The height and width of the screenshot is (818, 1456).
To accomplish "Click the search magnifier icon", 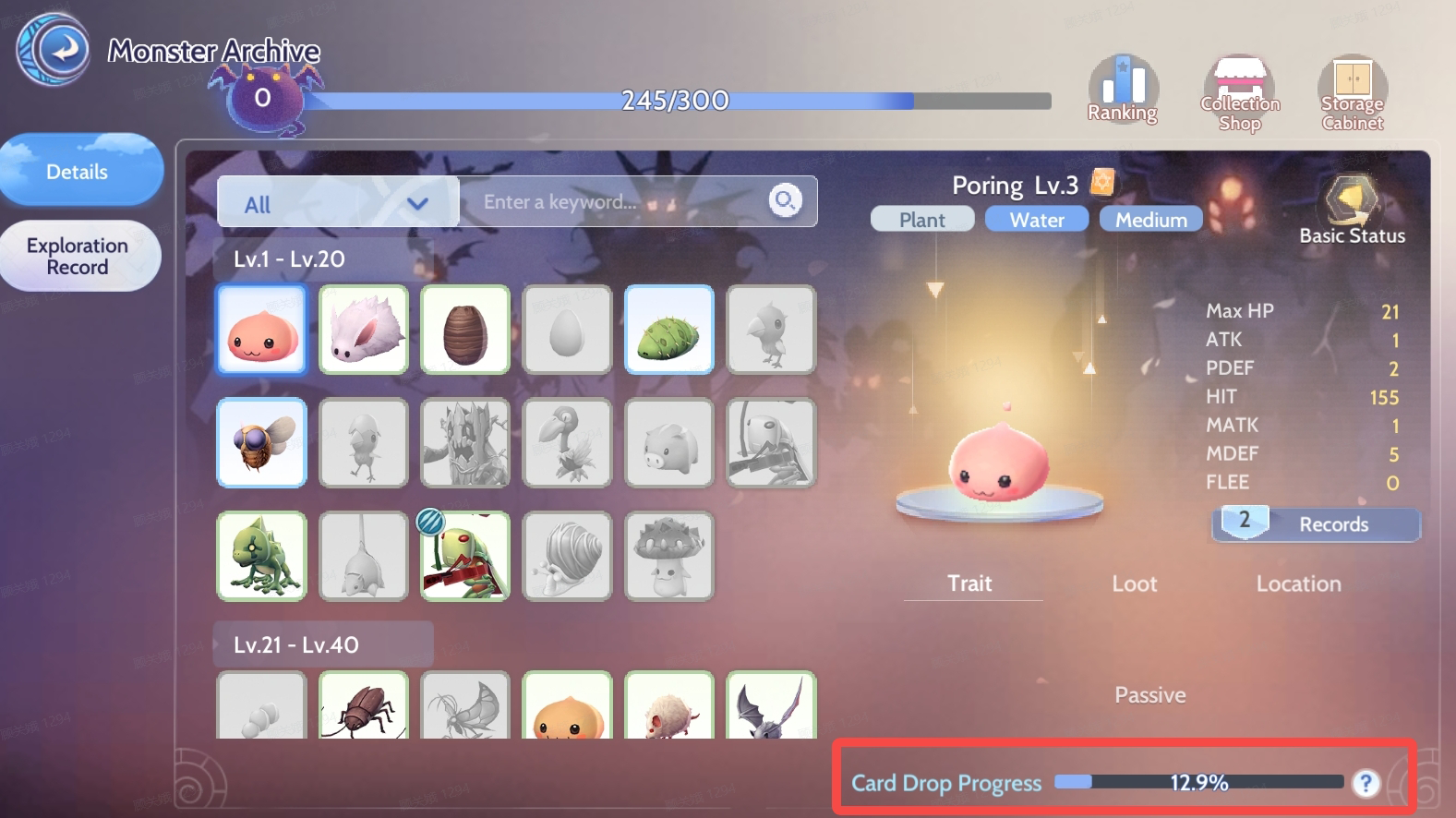I will pyautogui.click(x=783, y=201).
